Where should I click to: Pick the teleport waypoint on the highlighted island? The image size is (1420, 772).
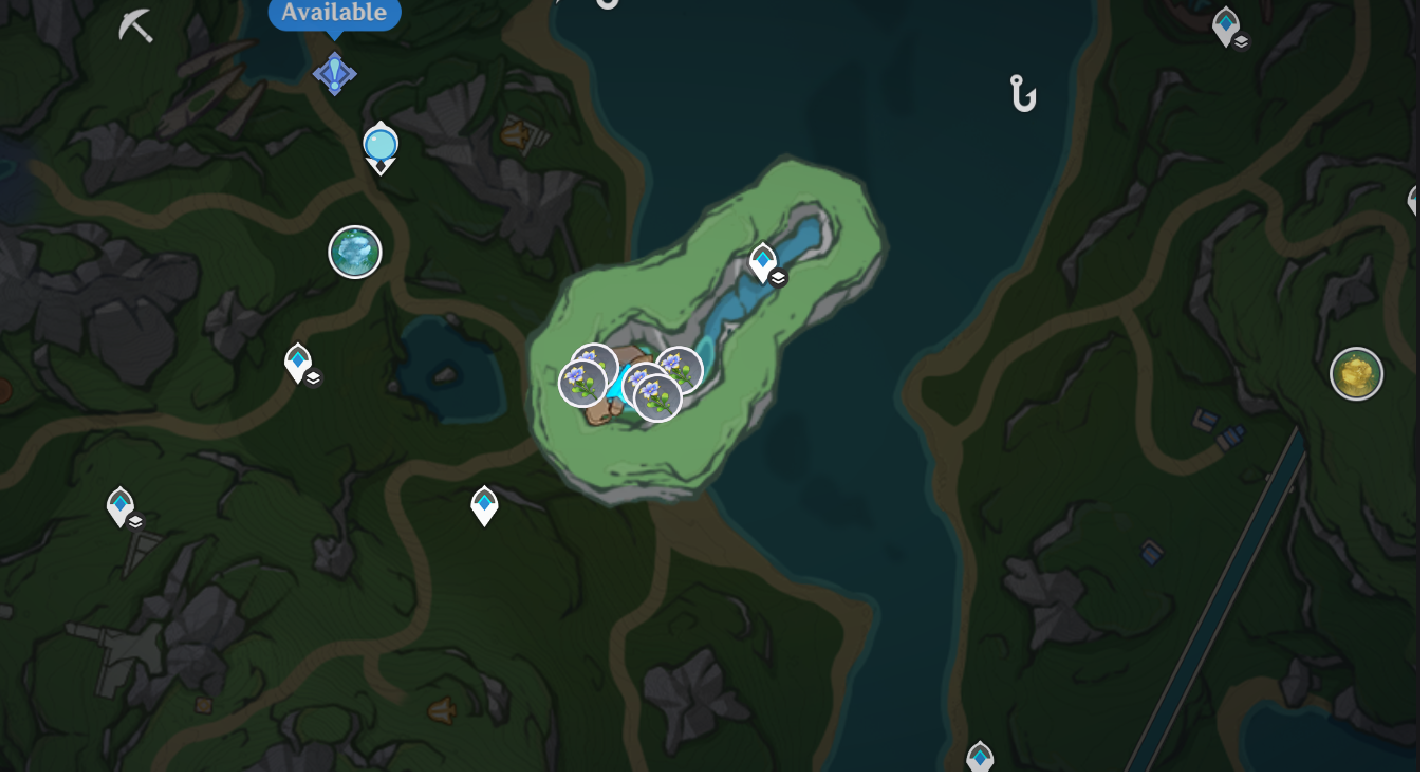pos(763,262)
